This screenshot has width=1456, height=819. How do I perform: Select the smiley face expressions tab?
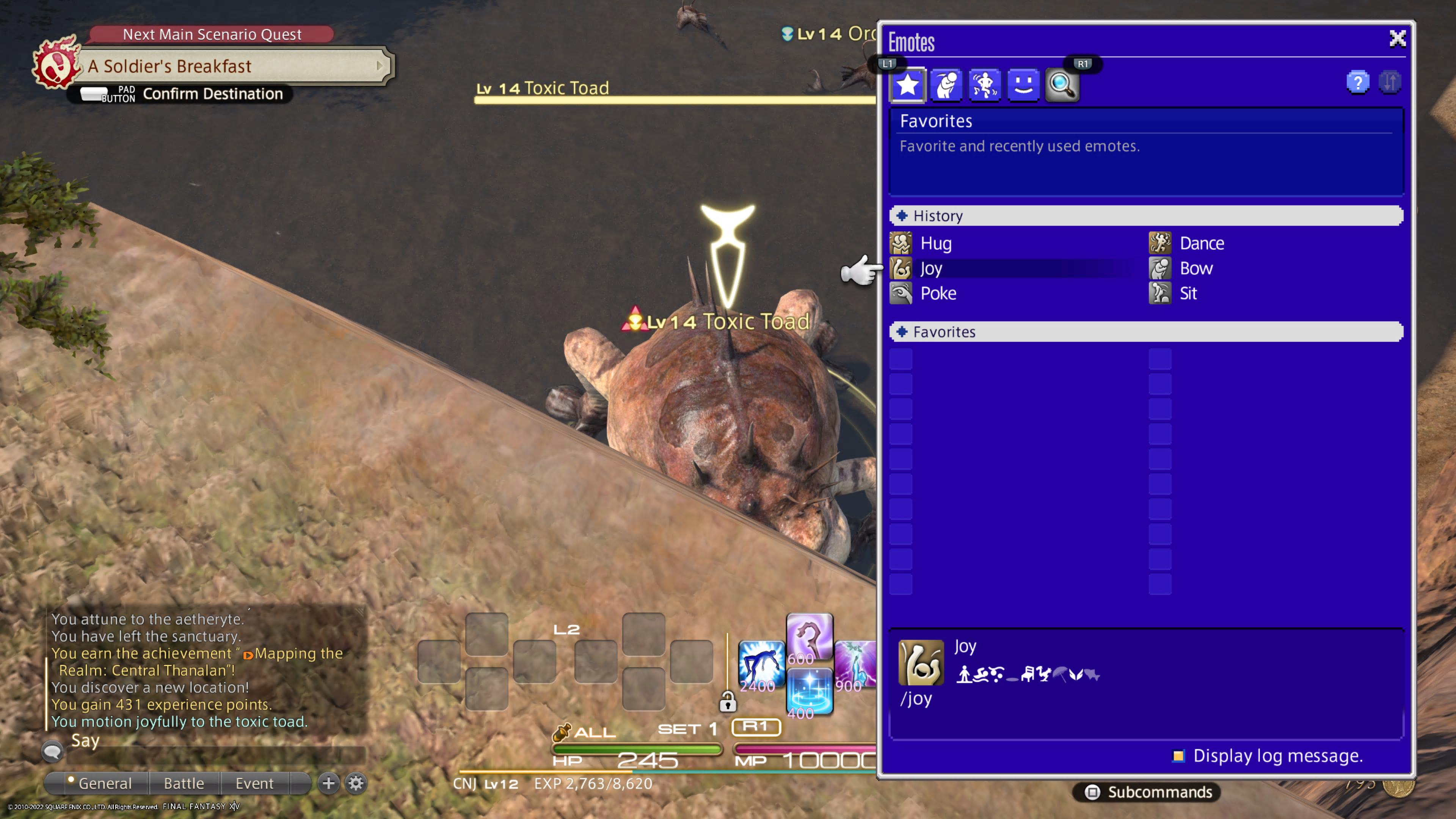1023,85
